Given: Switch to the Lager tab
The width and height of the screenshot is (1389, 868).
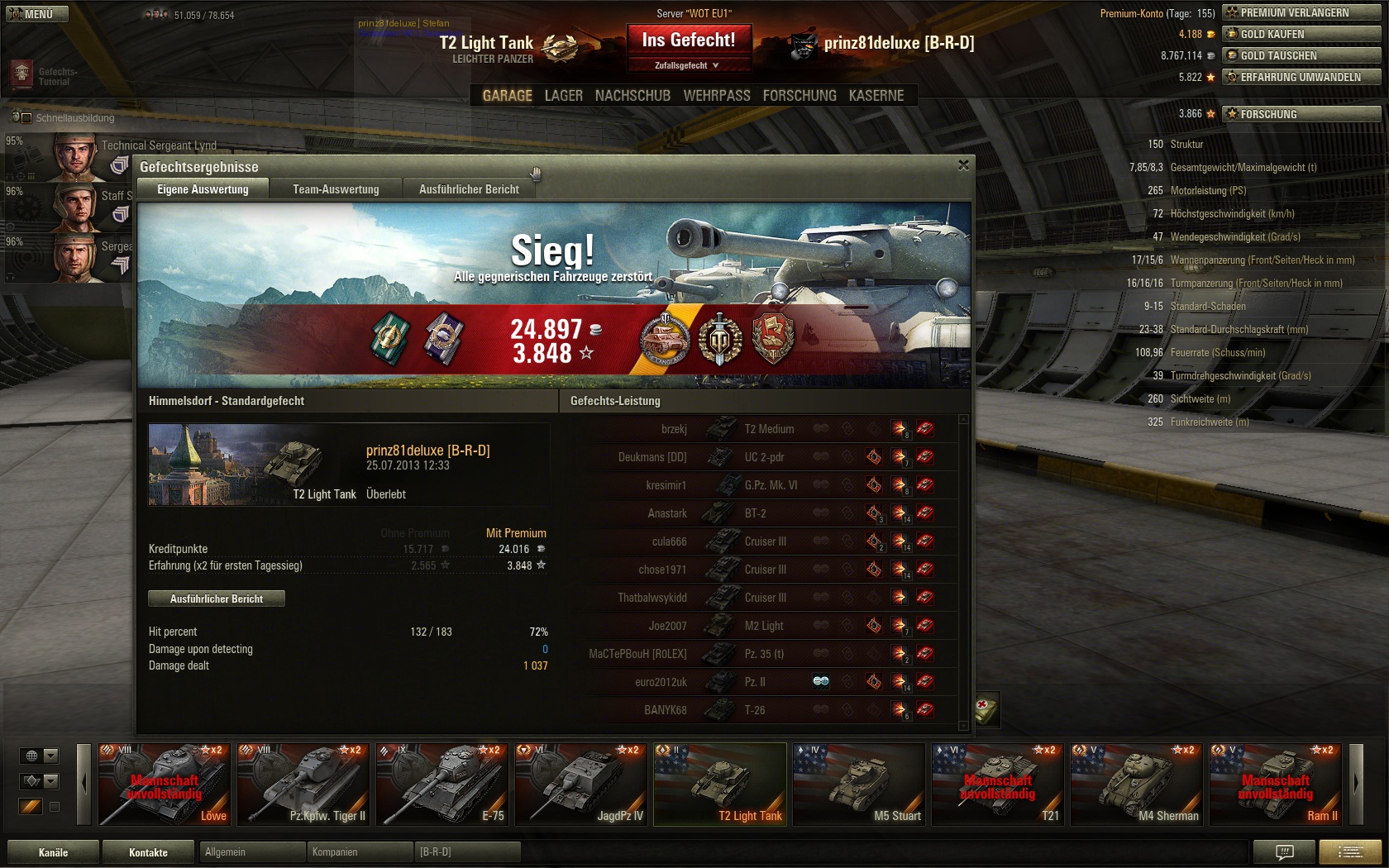Looking at the screenshot, I should (x=563, y=96).
